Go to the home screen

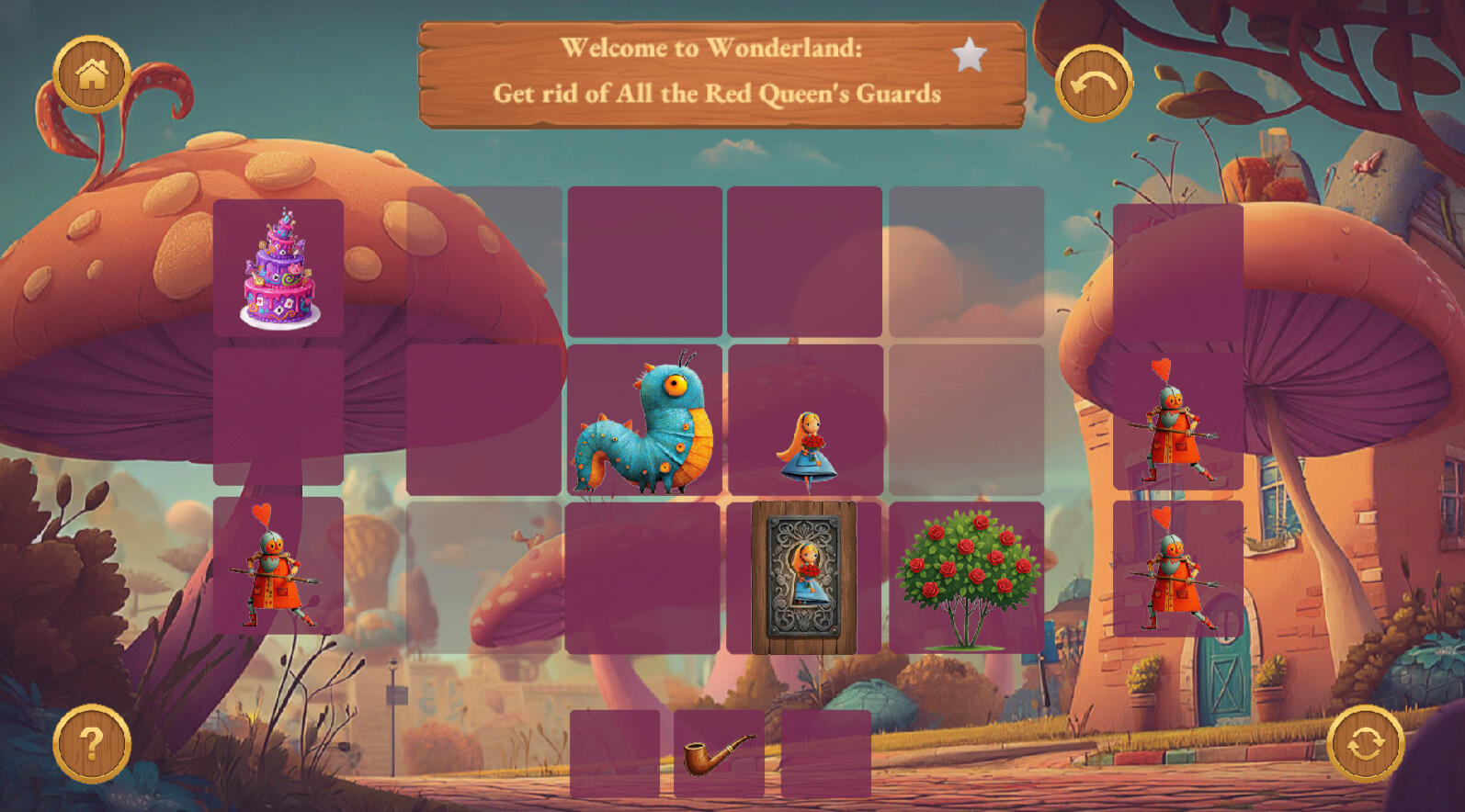coord(92,74)
